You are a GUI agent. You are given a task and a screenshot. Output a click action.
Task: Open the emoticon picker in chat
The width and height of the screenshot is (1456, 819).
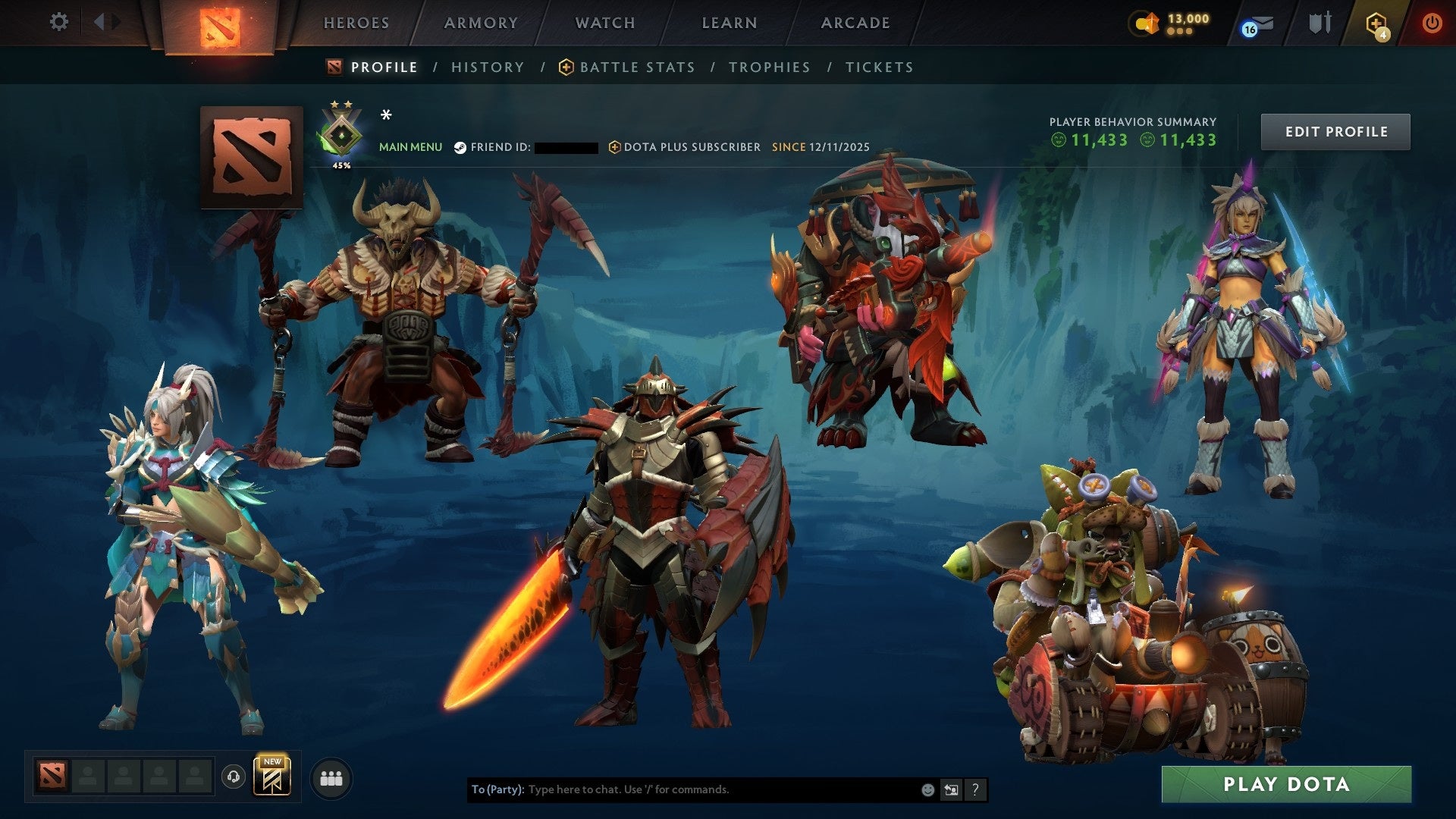pyautogui.click(x=928, y=789)
